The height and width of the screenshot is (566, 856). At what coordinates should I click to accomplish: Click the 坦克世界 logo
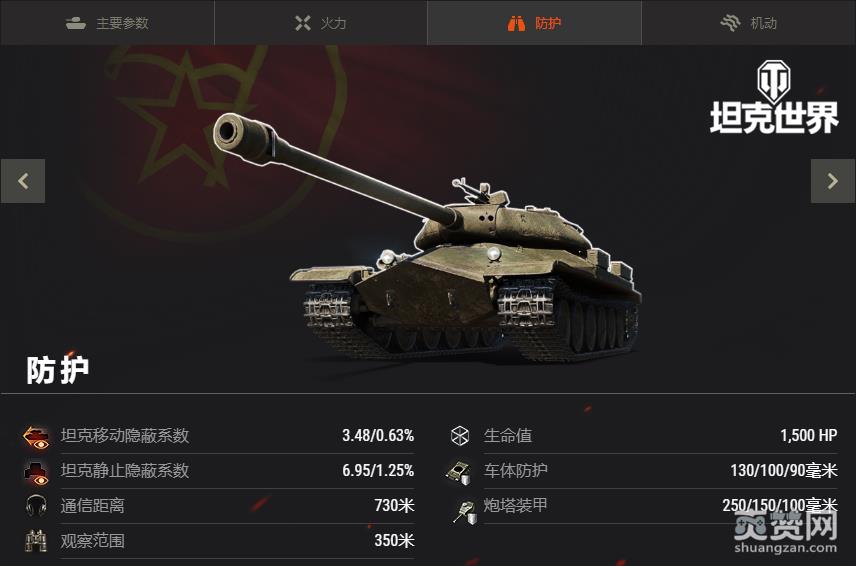tap(774, 98)
